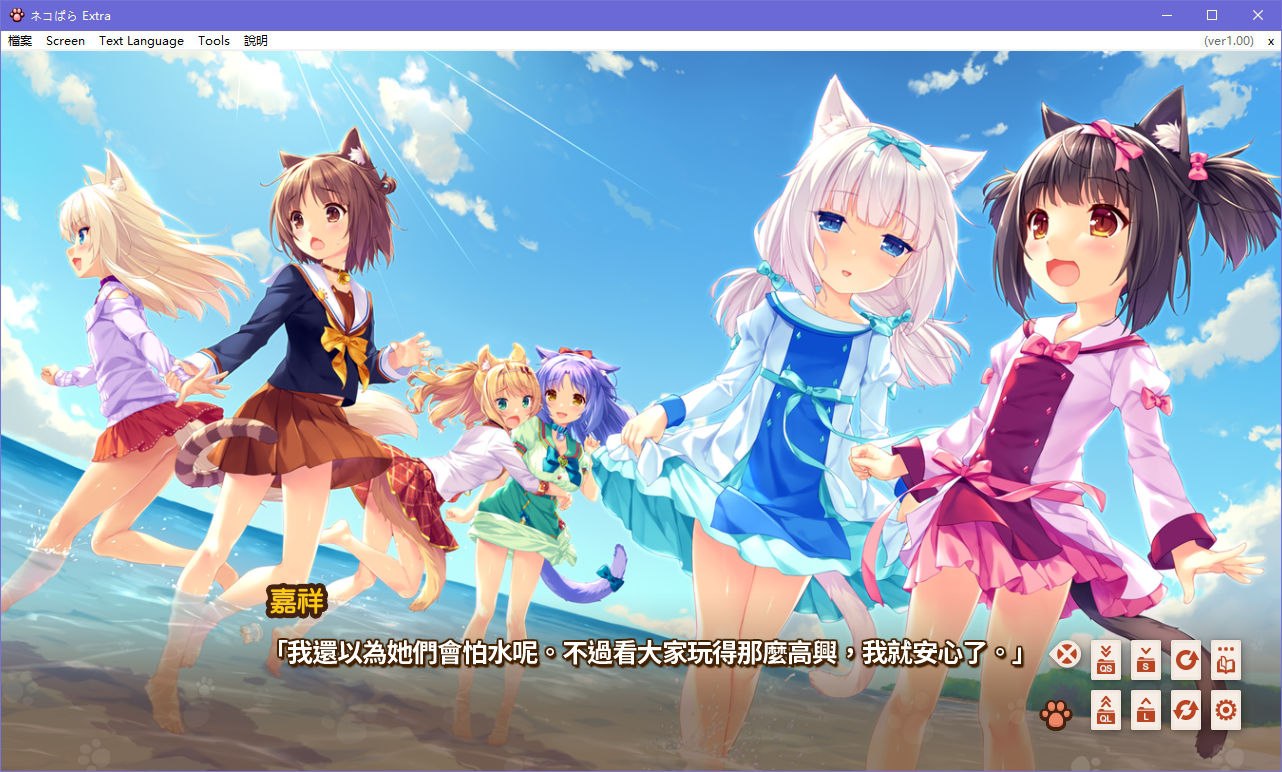Toggle fullscreen via the Screen menu
Viewport: 1282px width, 772px height.
[65, 40]
